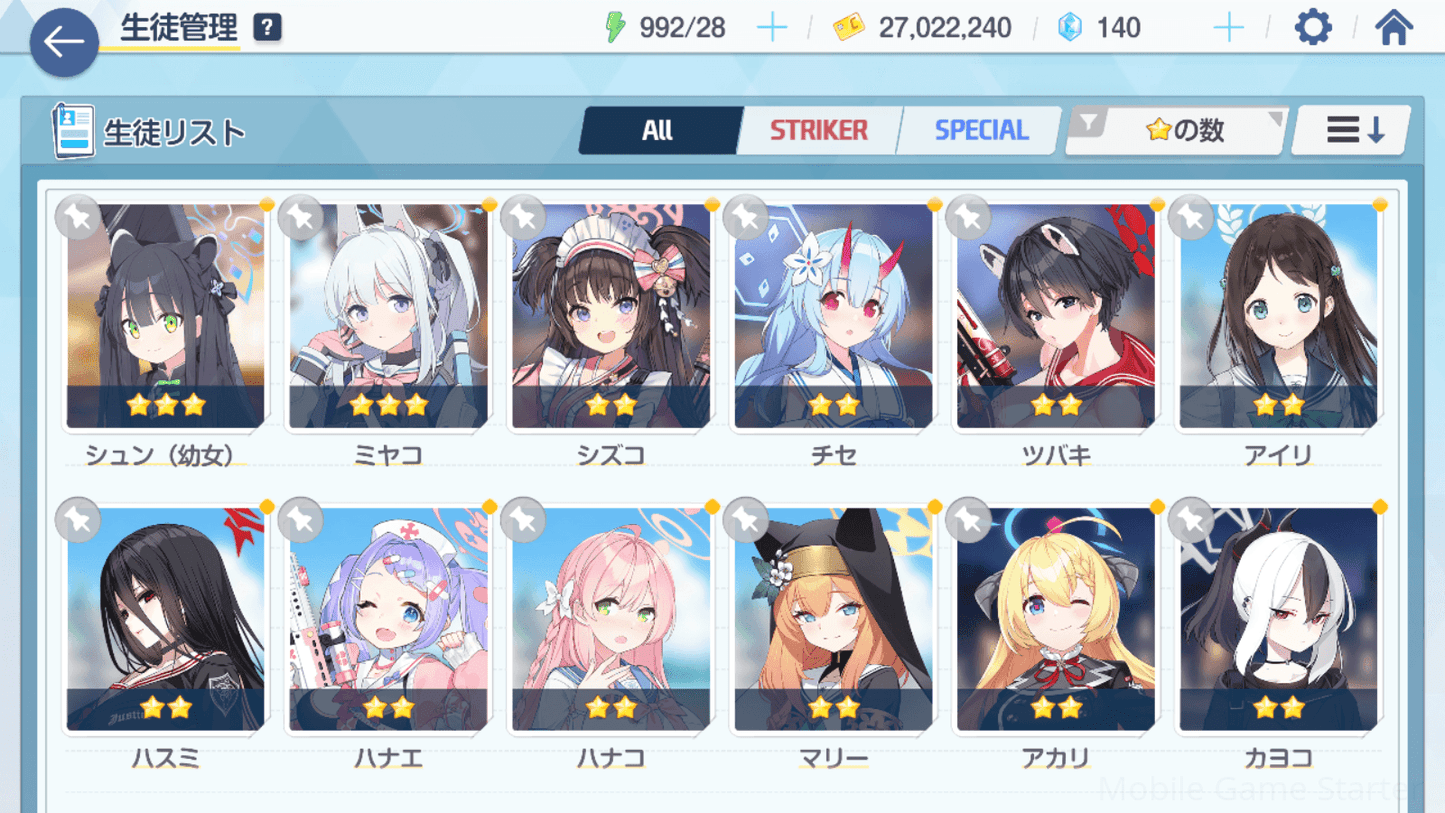Viewport: 1445px width, 813px height.
Task: Open the マリー student card
Action: (833, 620)
